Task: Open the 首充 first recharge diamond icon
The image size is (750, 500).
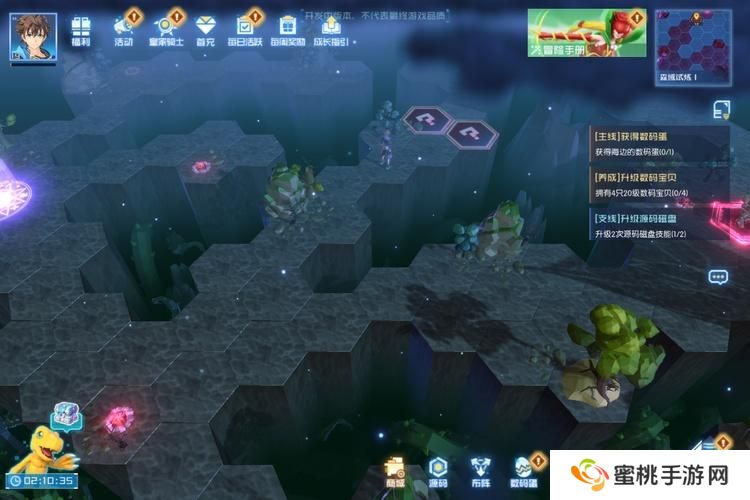Action: [x=206, y=31]
